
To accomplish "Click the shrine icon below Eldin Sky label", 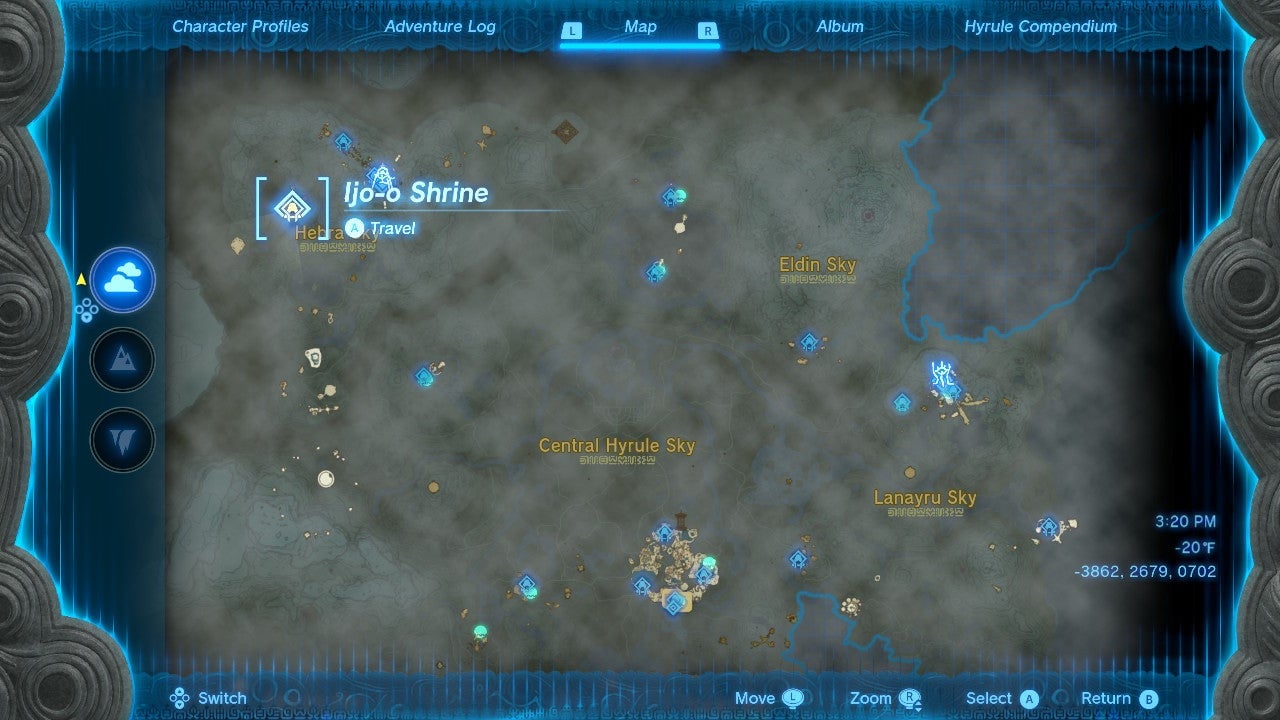I will tap(807, 339).
